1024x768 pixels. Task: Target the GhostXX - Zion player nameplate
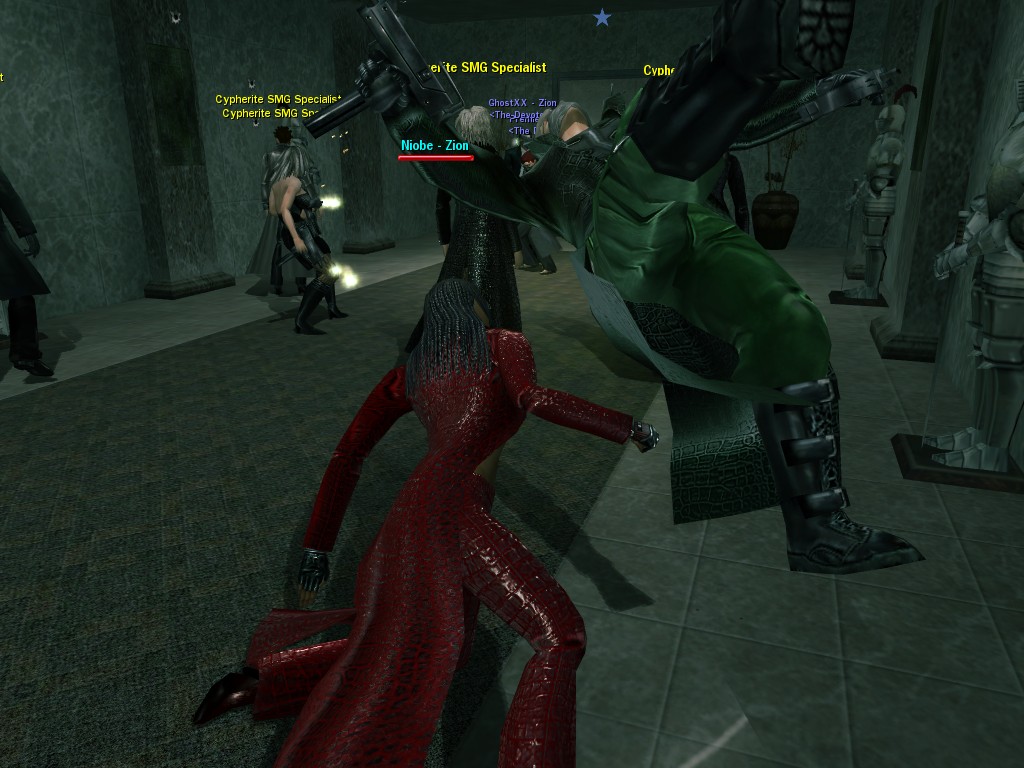click(x=522, y=104)
